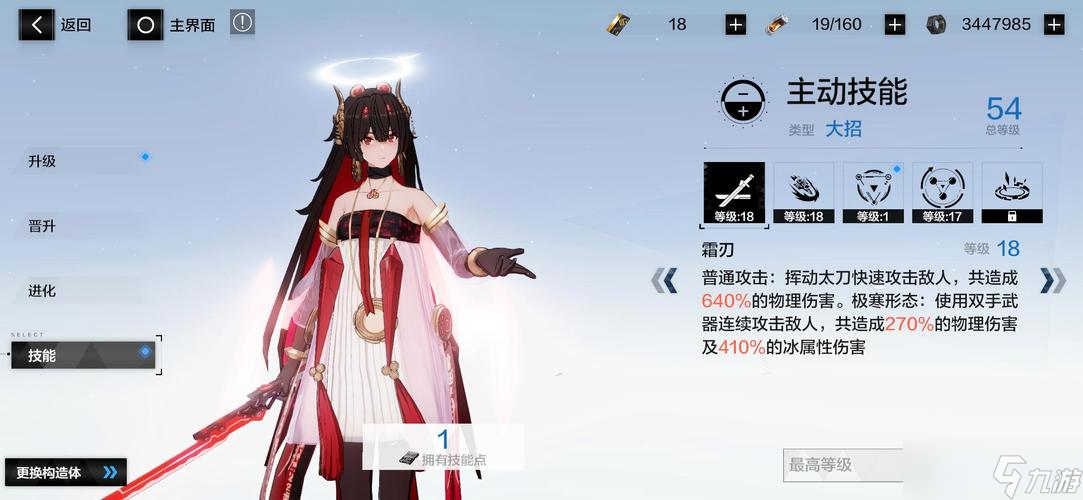Go back using the 返回 button
Screen dimensions: 1083x500
click(58, 25)
